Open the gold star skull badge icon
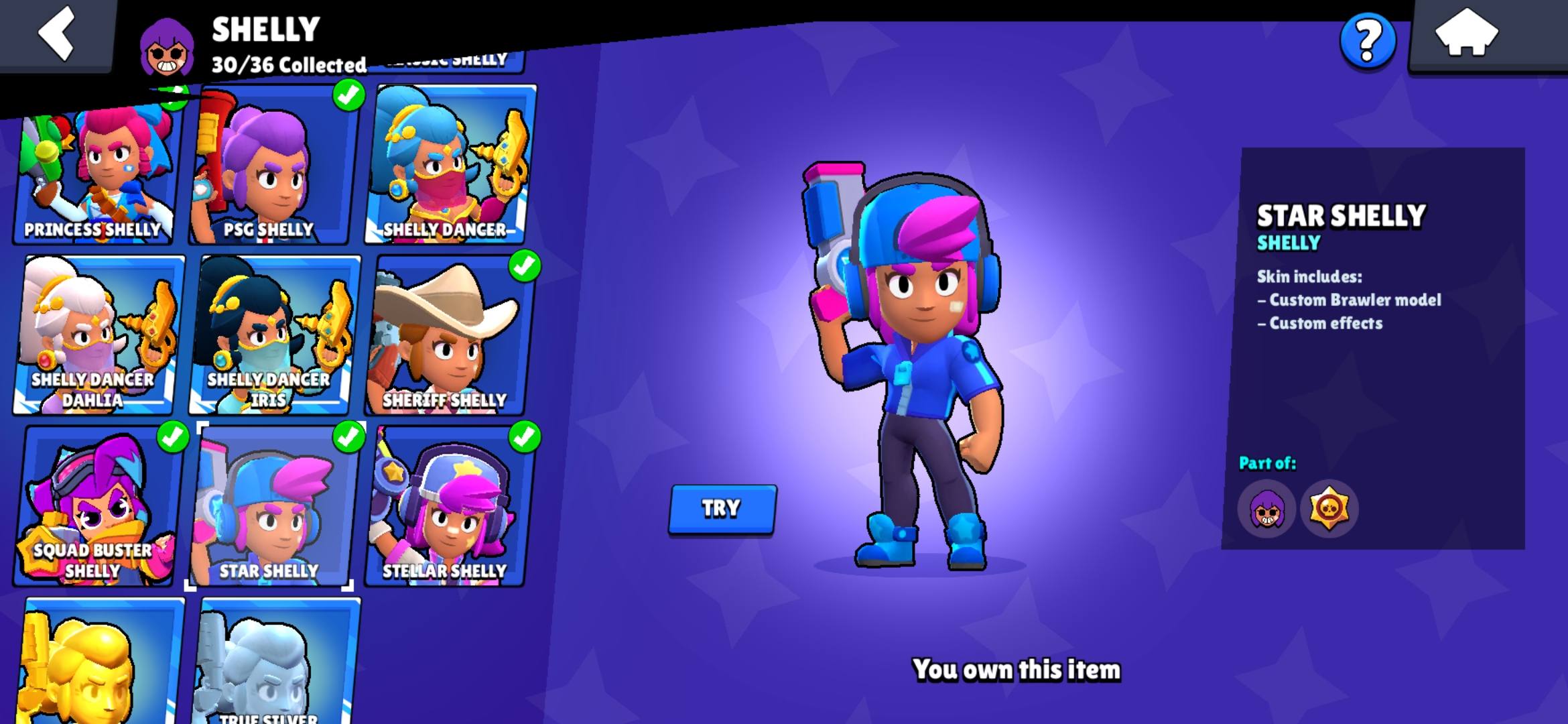The width and height of the screenshot is (1568, 724). [x=1329, y=509]
